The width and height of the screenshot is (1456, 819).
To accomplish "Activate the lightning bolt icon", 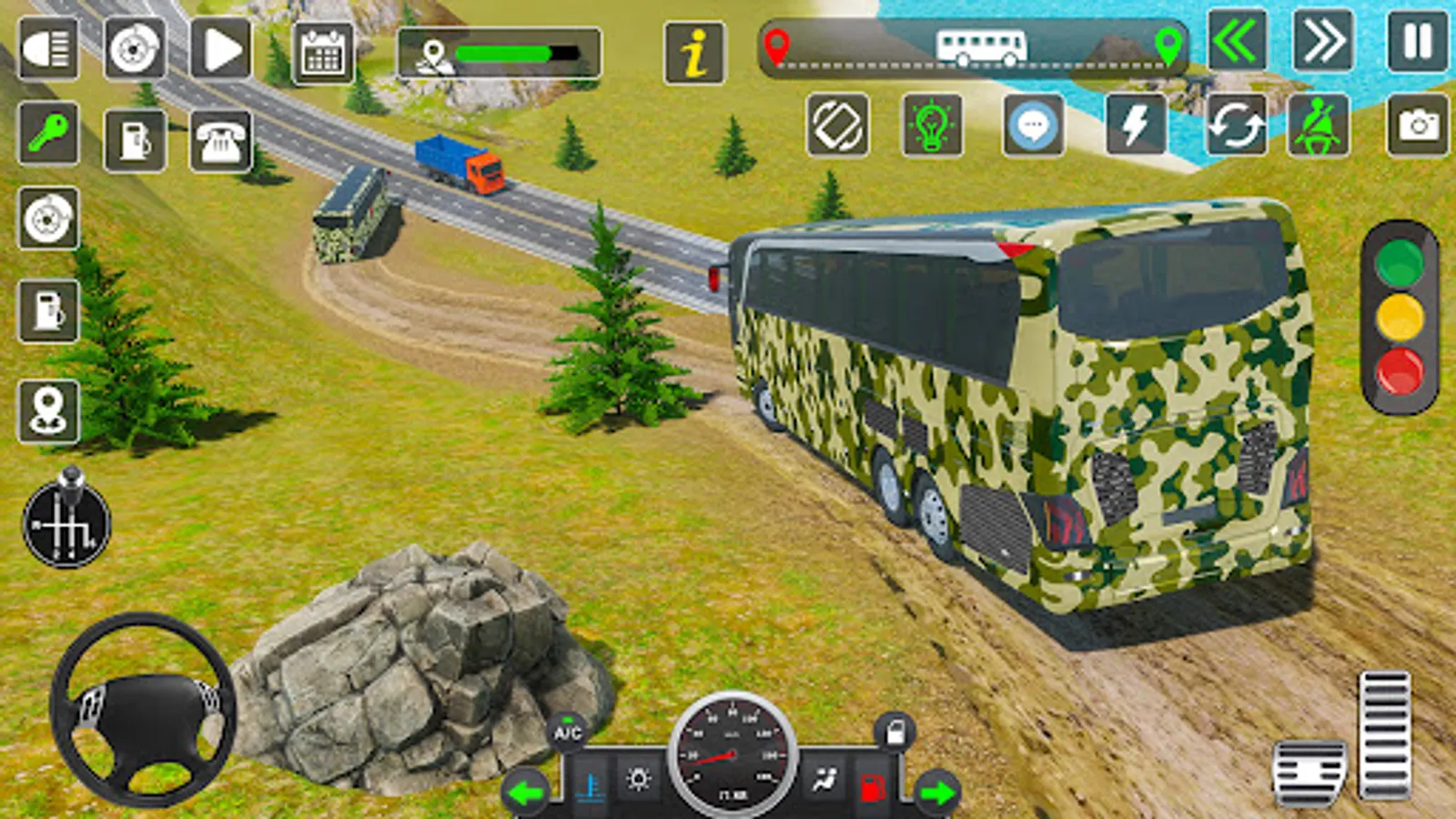I will click(1136, 126).
